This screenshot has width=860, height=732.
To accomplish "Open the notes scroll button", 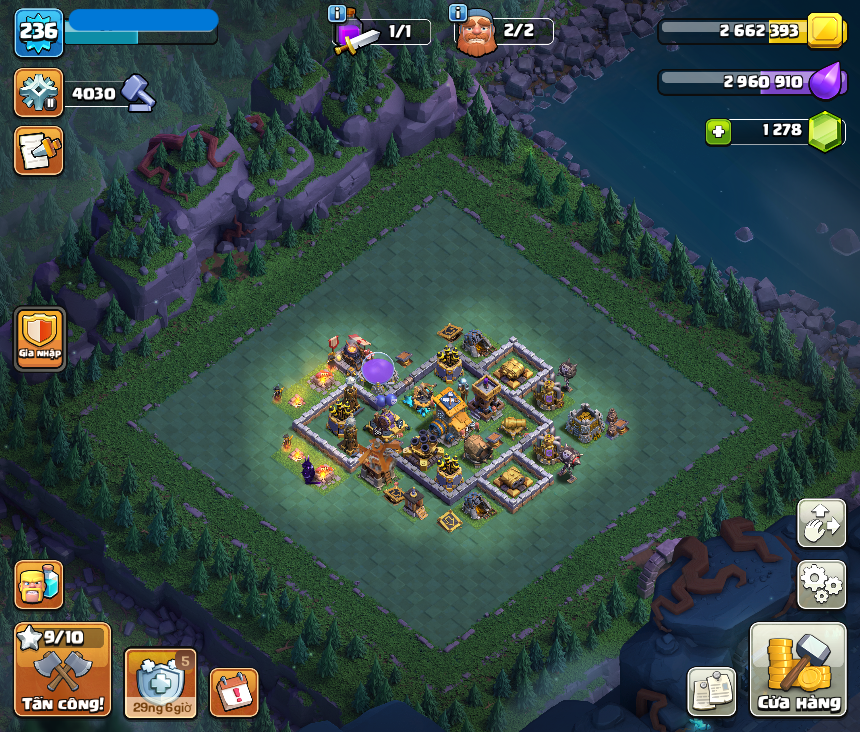I will pos(39,151).
